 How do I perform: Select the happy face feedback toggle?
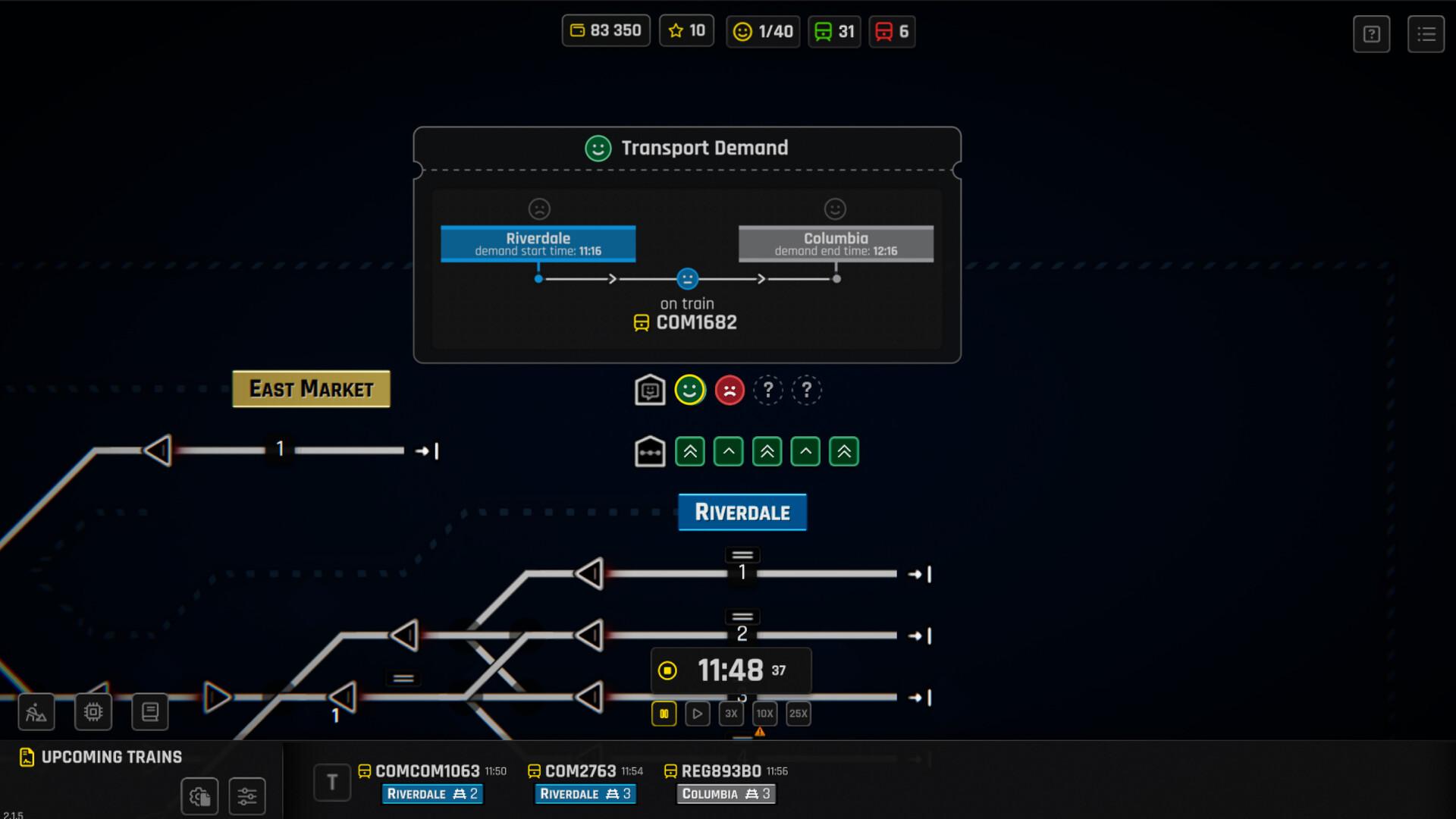tap(690, 390)
